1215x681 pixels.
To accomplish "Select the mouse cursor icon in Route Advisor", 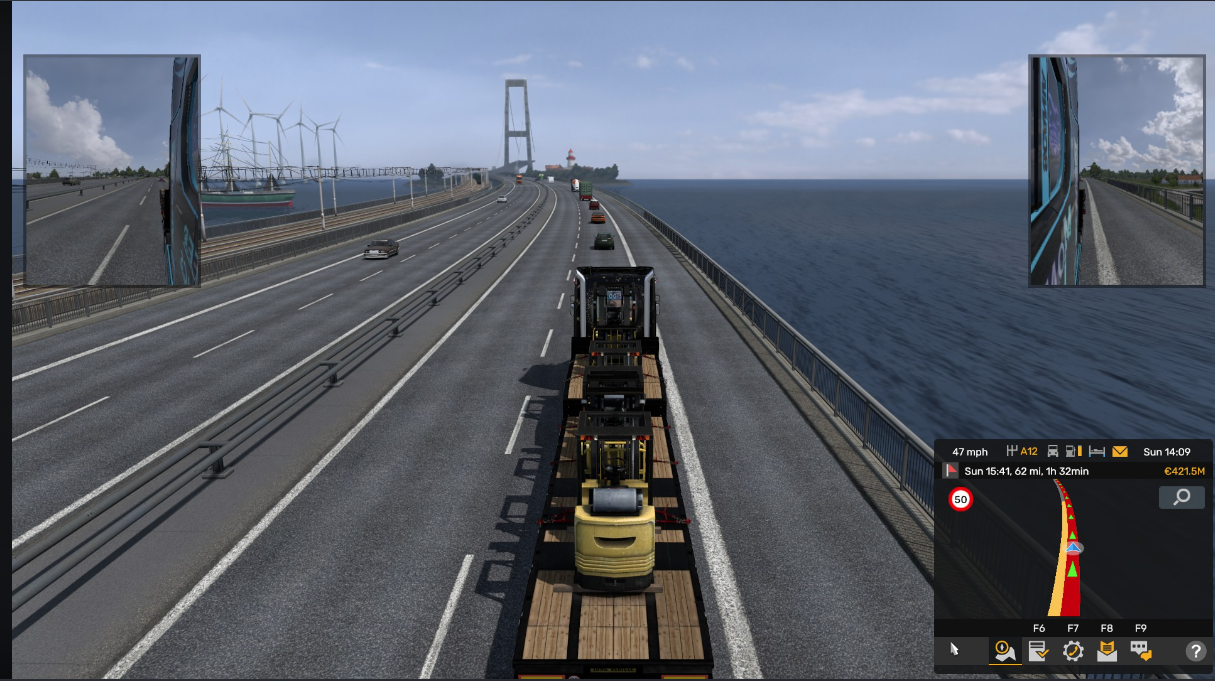I will coord(954,650).
